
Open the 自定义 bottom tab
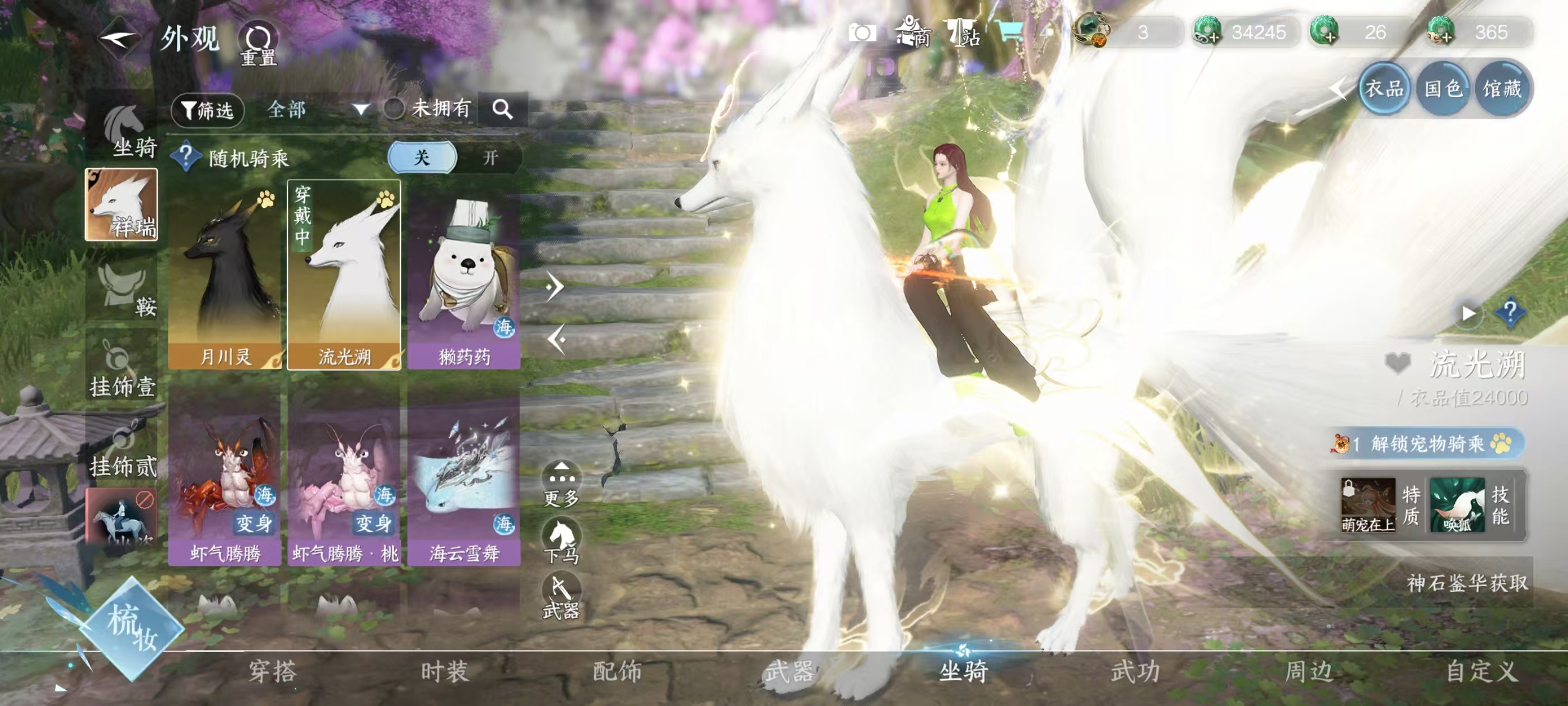1482,672
